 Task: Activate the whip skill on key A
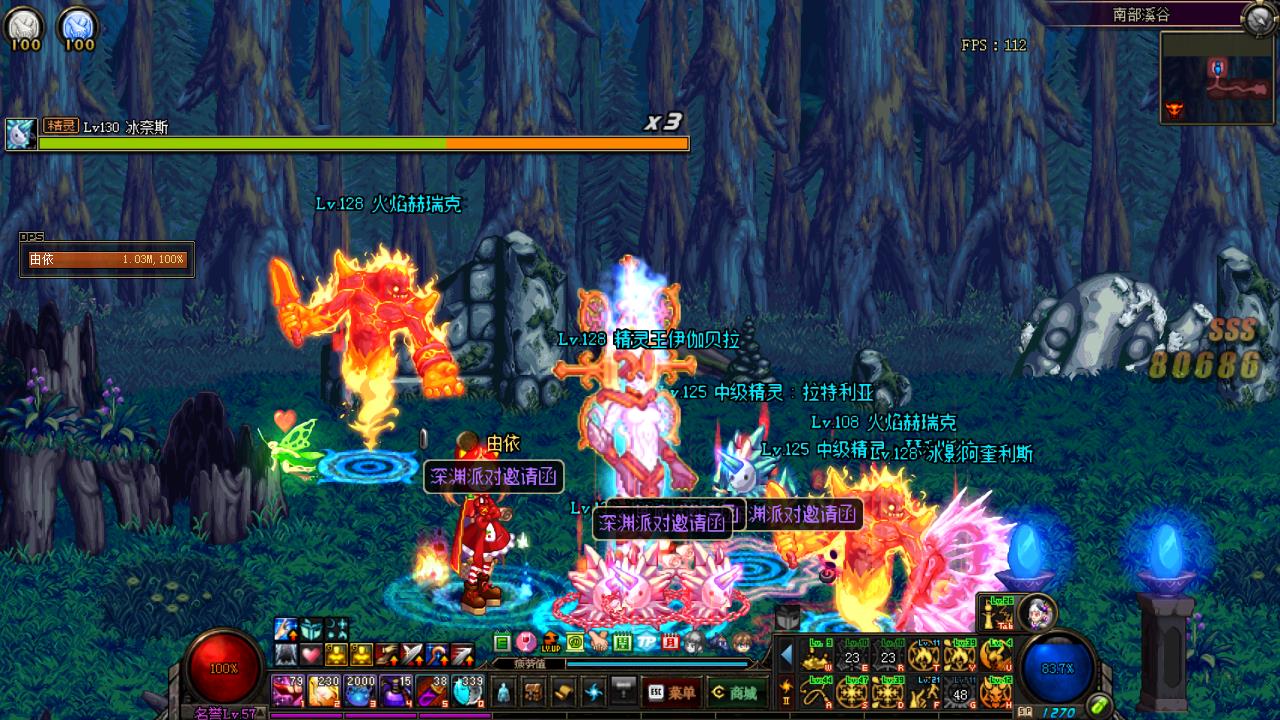(x=817, y=691)
